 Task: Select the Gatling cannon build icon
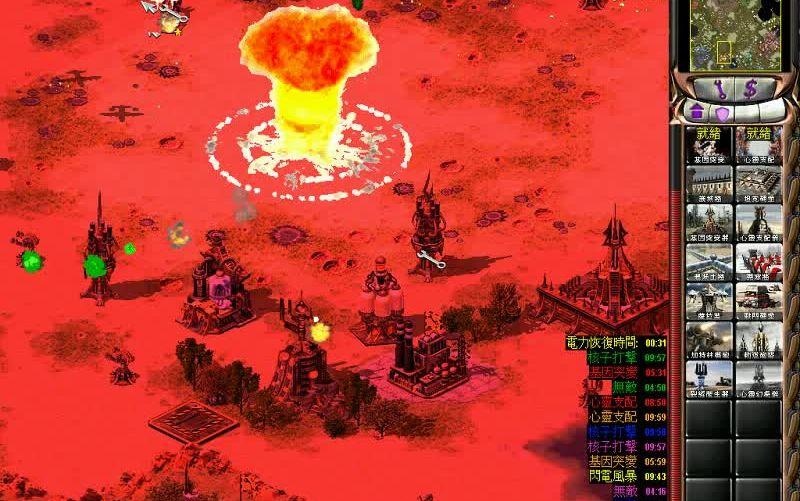click(708, 338)
